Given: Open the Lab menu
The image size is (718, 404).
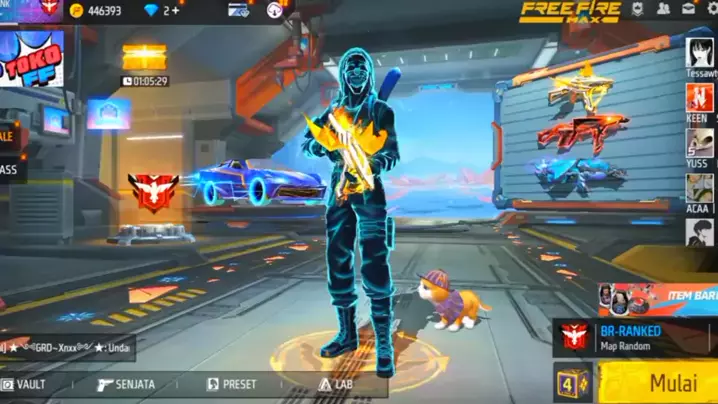Looking at the screenshot, I should [x=337, y=384].
